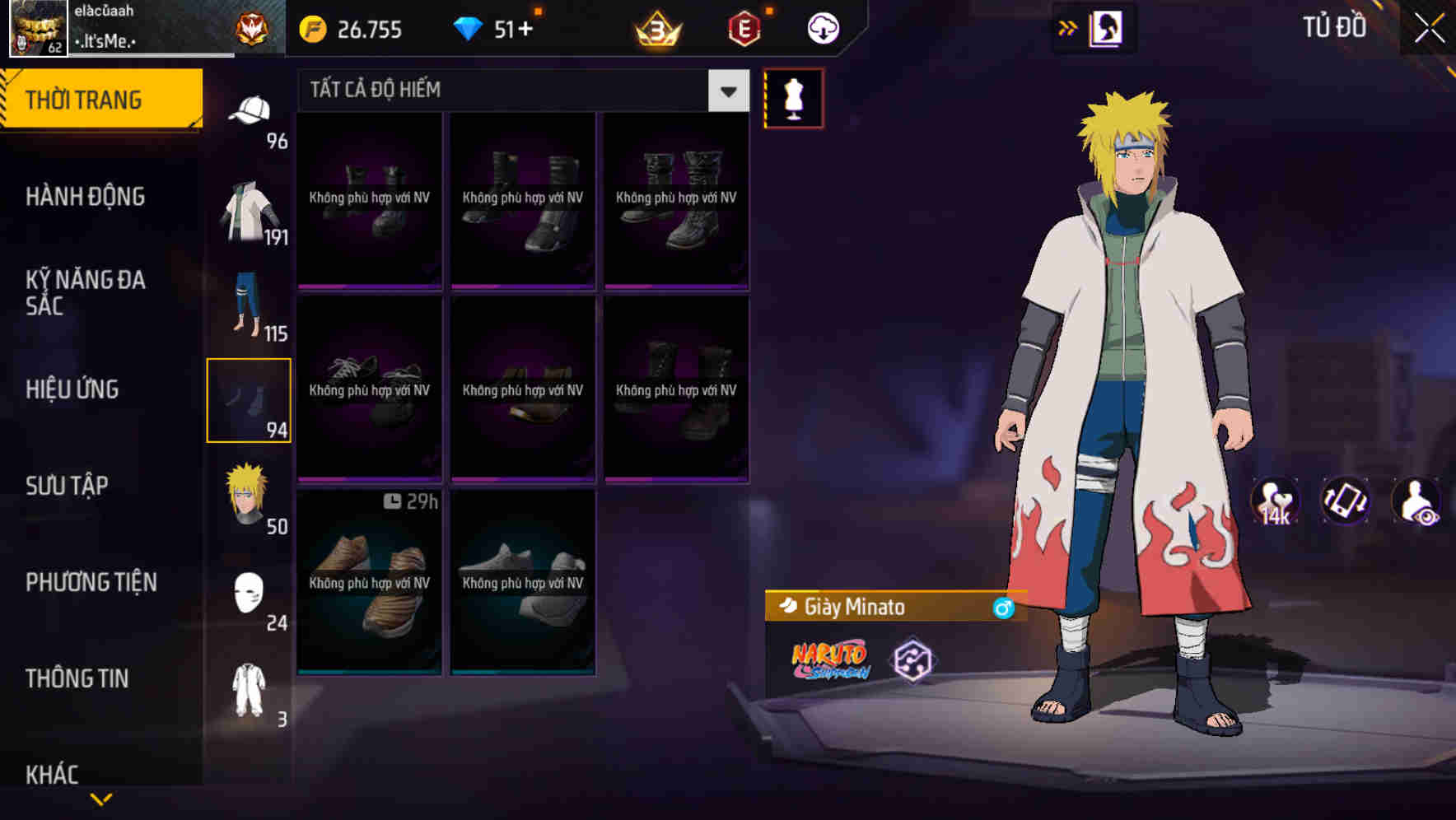Click the Naruto Shippuden collection emblem
The width and height of the screenshot is (1456, 820).
pyautogui.click(x=829, y=659)
